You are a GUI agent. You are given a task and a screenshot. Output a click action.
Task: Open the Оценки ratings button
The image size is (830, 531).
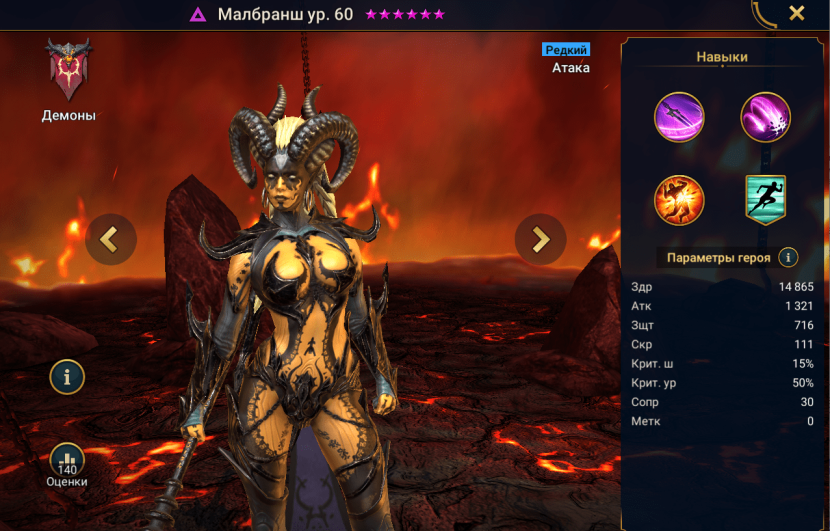tap(67, 463)
